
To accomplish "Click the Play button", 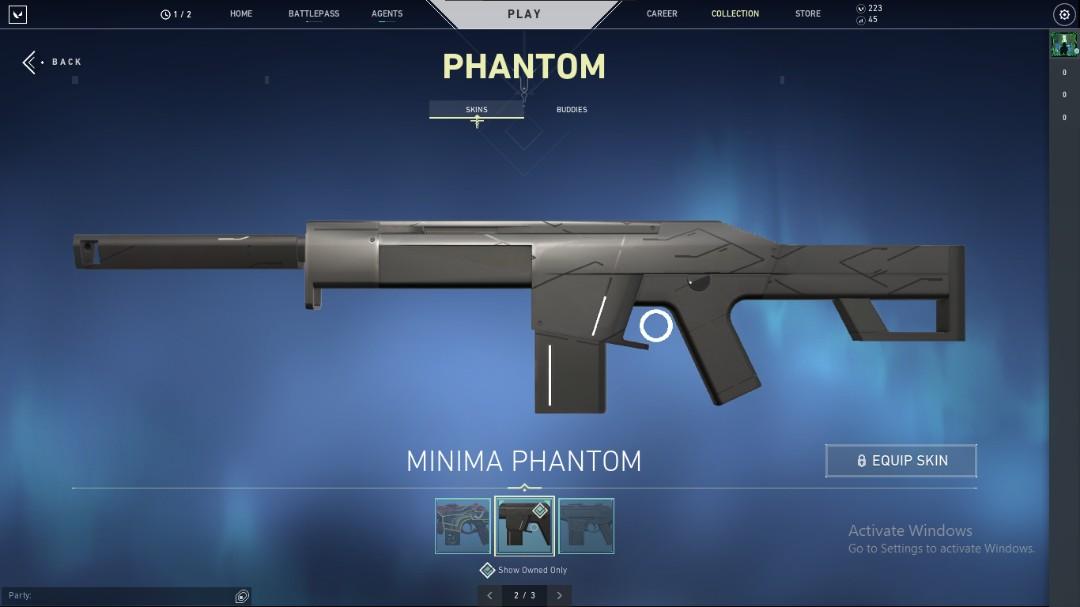I will 524,14.
